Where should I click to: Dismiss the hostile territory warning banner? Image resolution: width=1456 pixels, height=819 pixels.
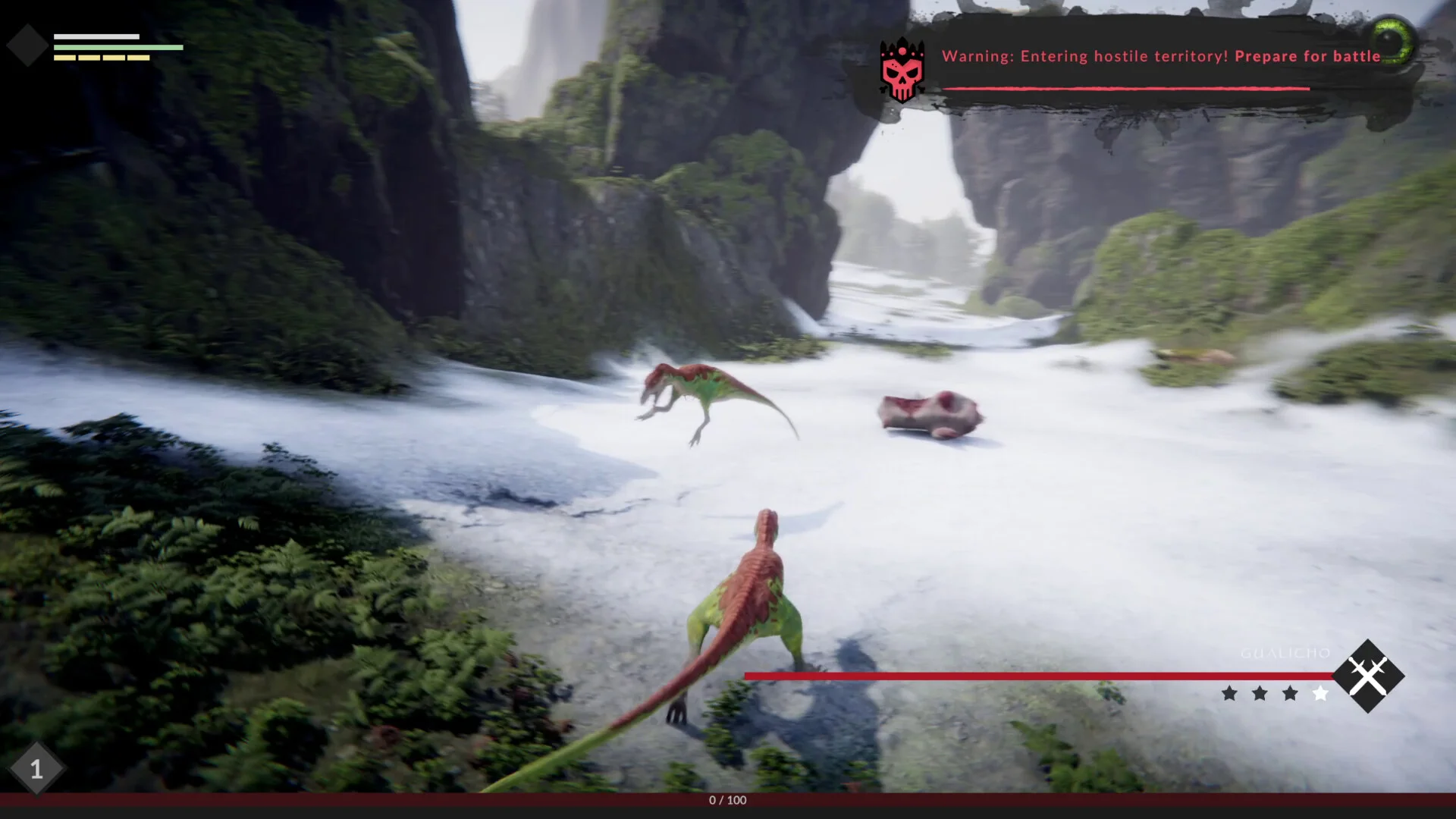(x=1160, y=57)
